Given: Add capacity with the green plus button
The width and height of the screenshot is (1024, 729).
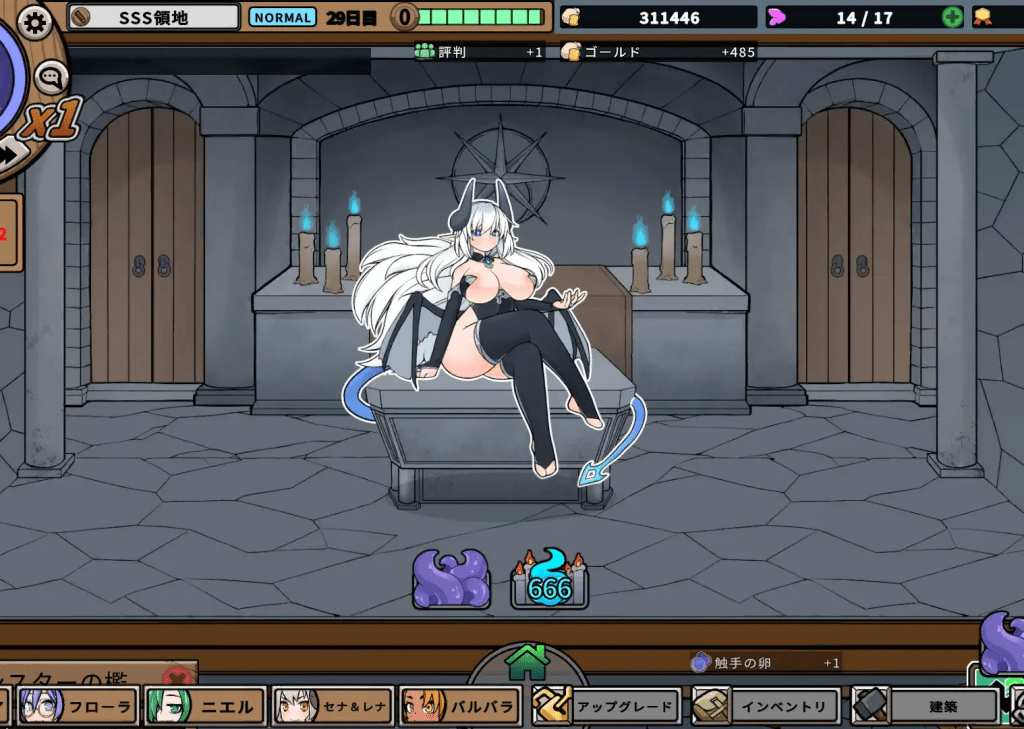Looking at the screenshot, I should (x=953, y=17).
